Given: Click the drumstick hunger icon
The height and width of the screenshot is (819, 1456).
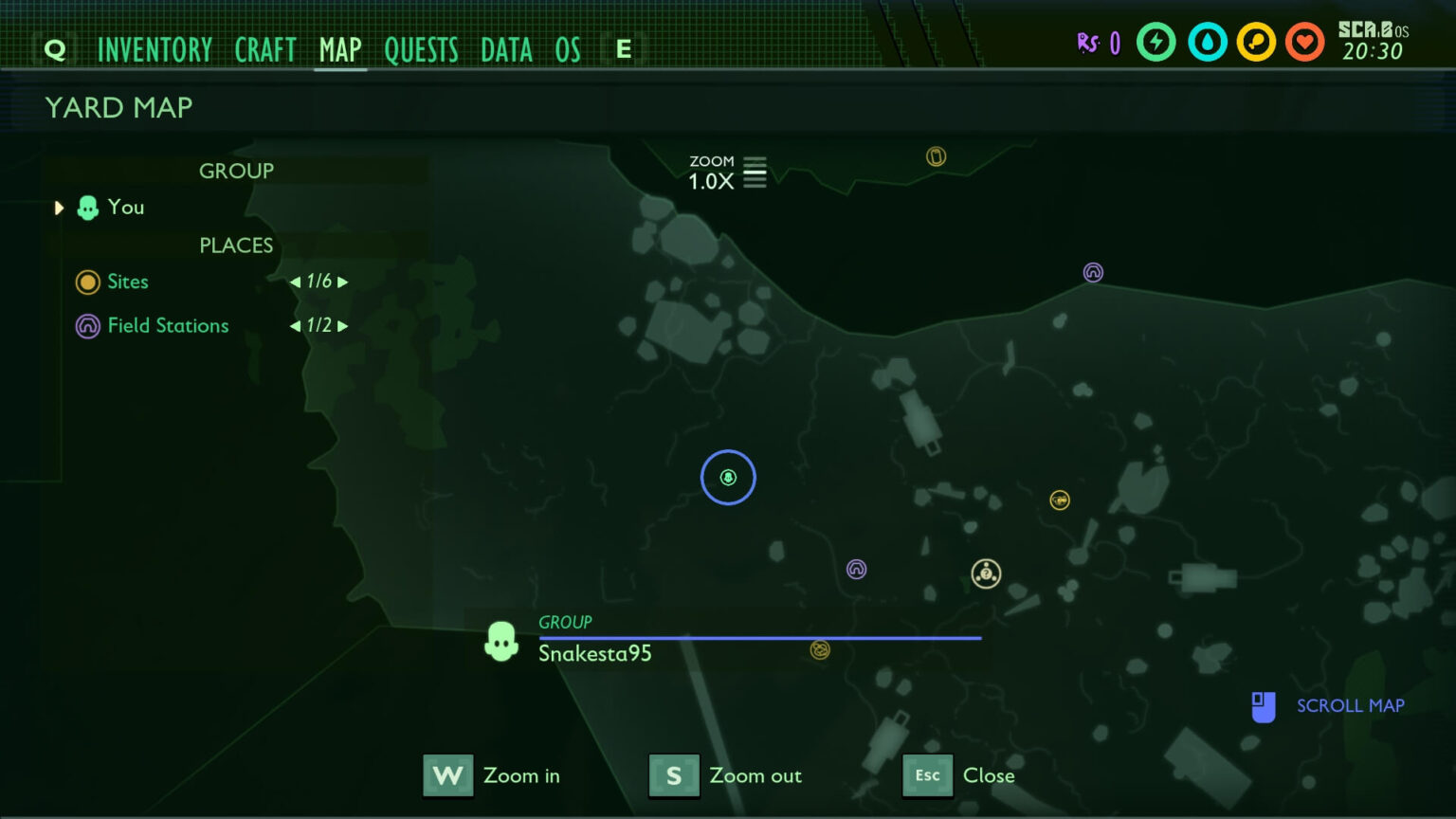Looking at the screenshot, I should point(1255,42).
